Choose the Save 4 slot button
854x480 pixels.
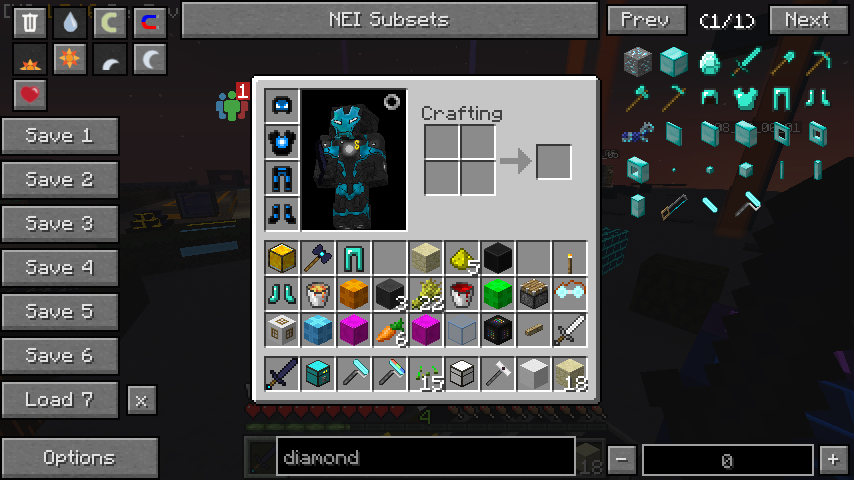pyautogui.click(x=60, y=268)
